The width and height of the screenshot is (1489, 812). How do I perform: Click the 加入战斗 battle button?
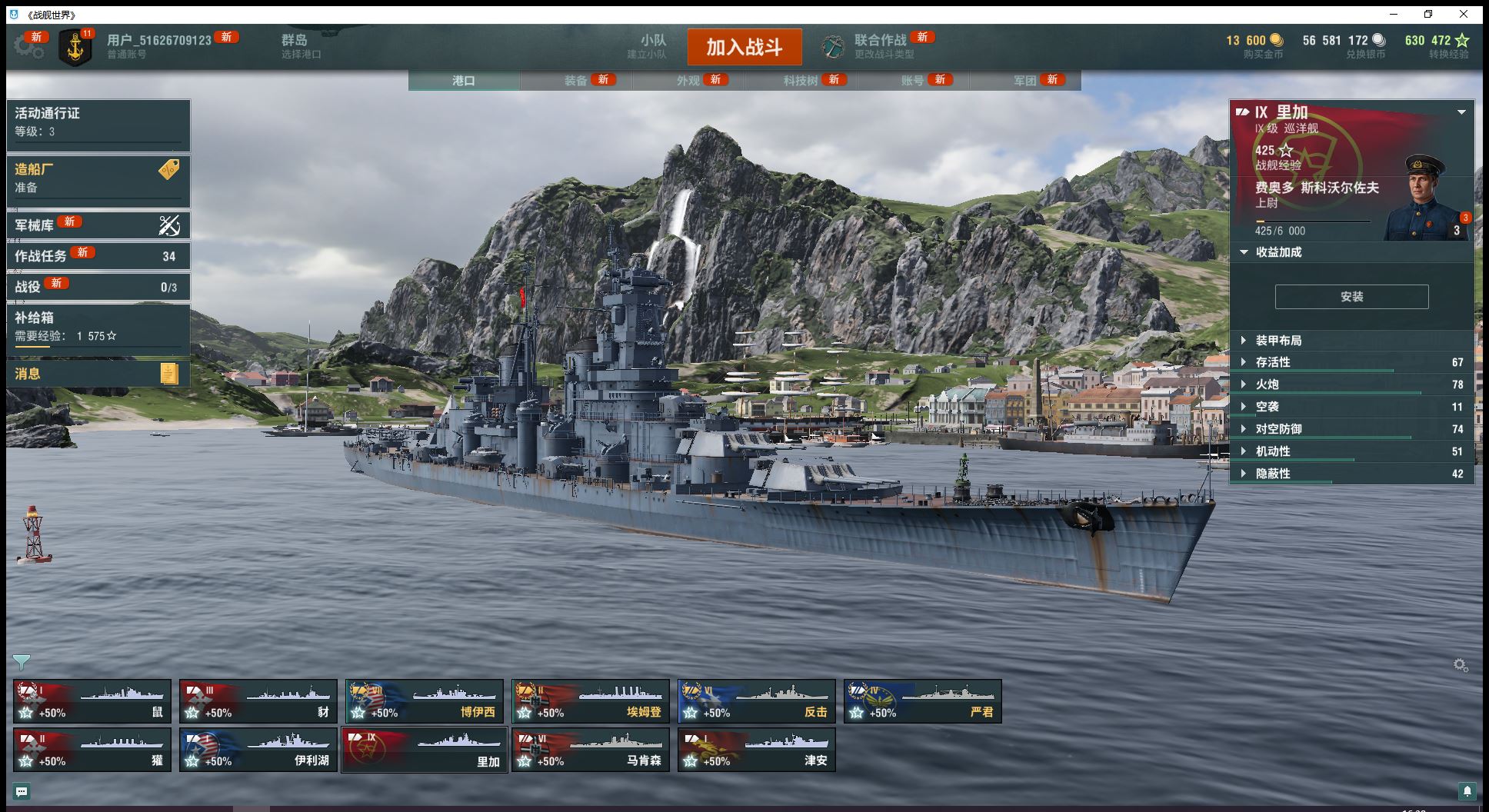pos(744,47)
